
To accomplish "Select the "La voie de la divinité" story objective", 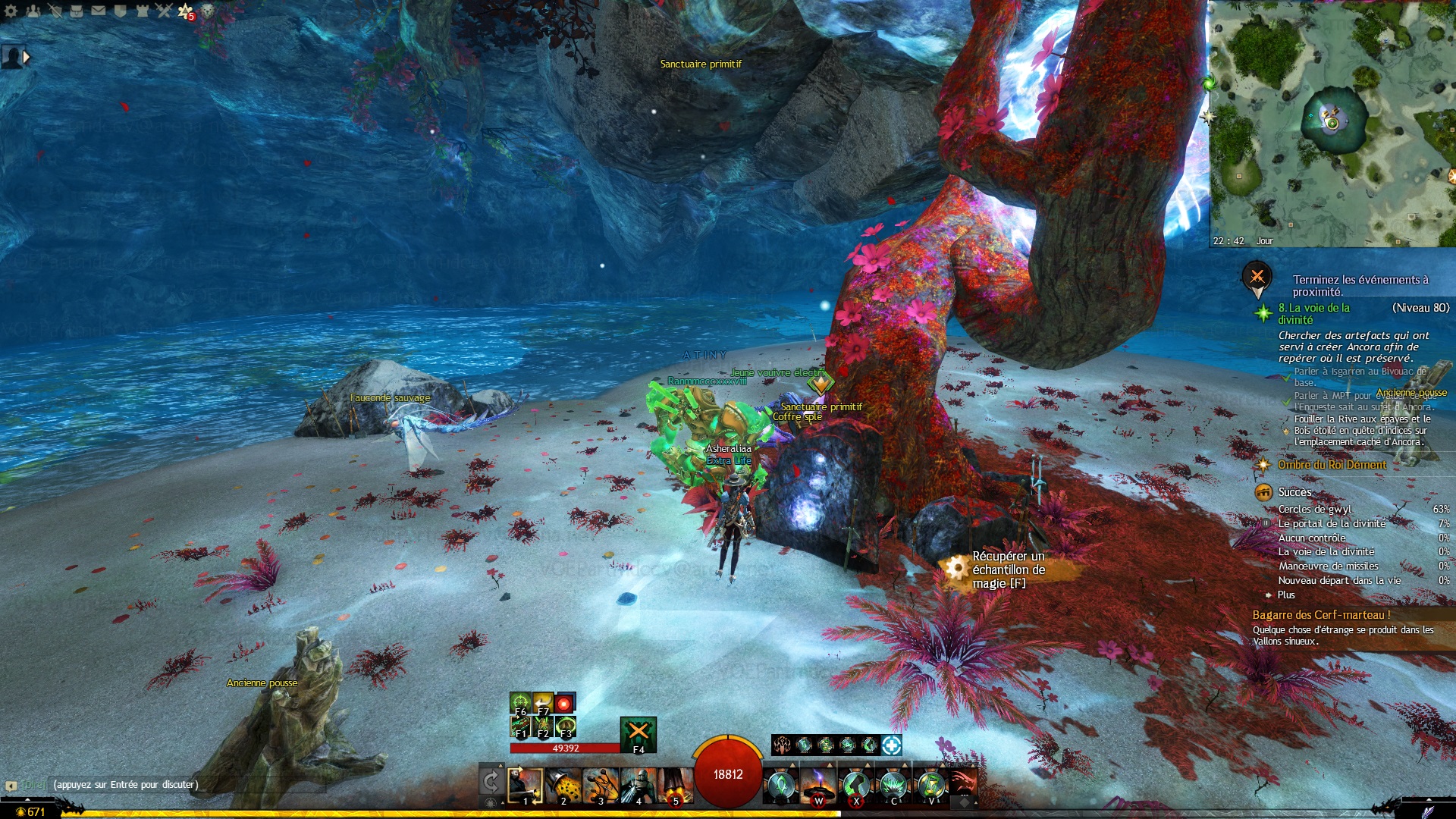I will point(1313,313).
